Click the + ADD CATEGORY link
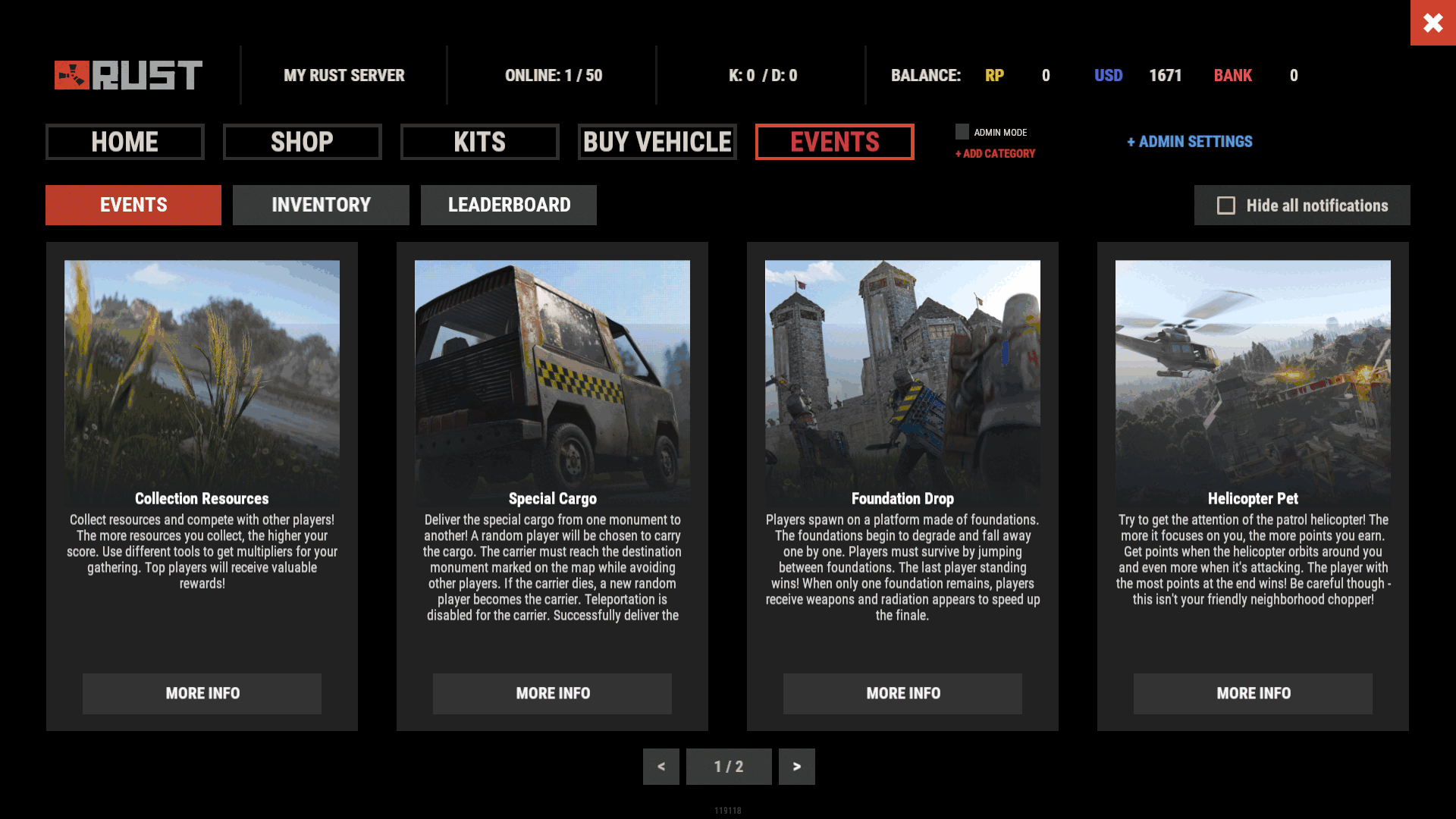Screen dimensions: 1456x819 995,154
